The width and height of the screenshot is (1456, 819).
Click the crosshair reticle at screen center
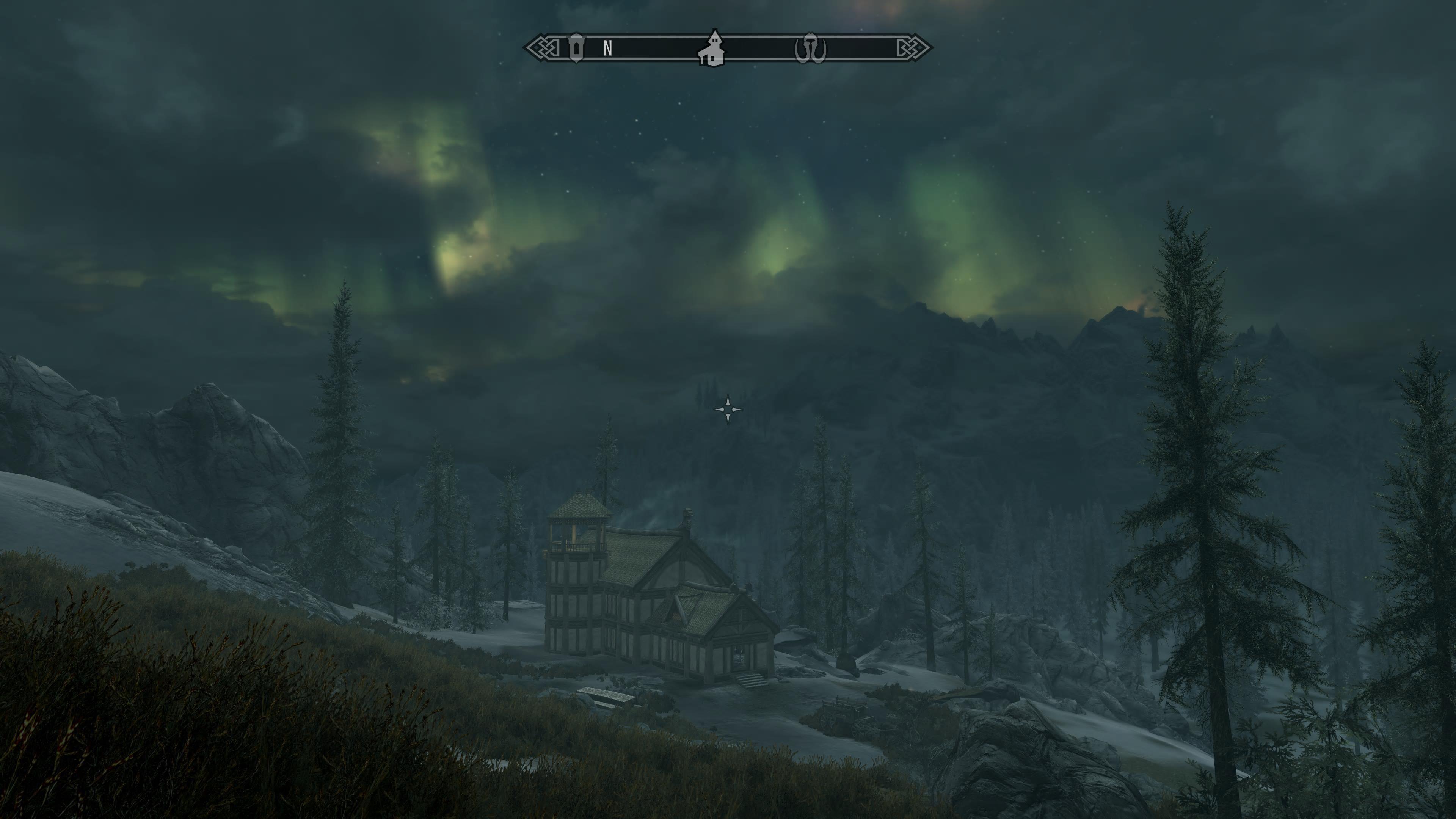728,410
